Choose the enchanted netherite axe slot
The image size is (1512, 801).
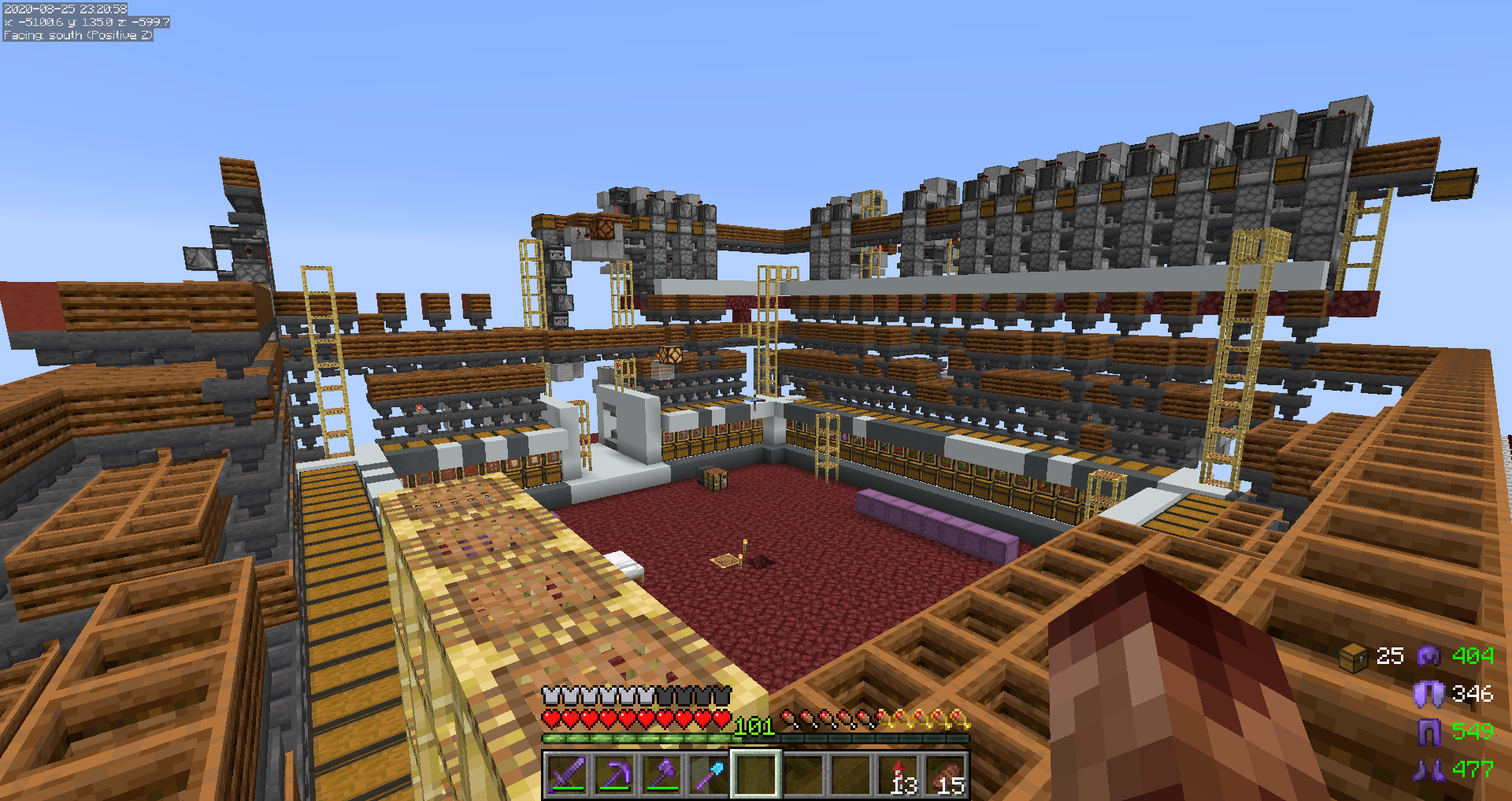[x=661, y=774]
